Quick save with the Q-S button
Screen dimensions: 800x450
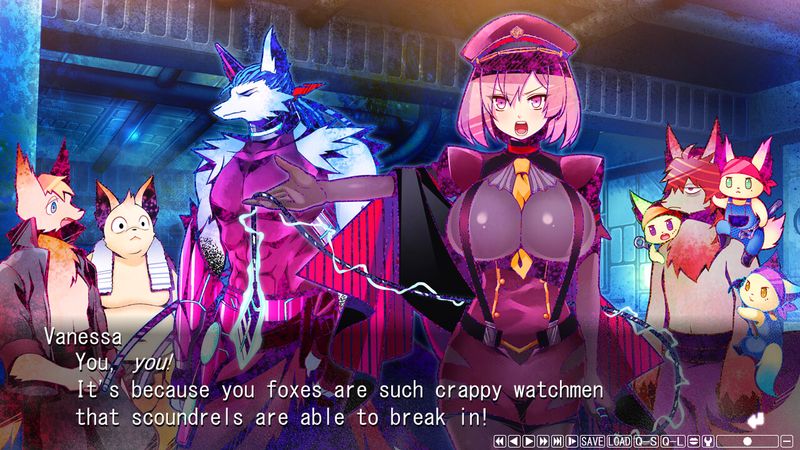[646, 441]
